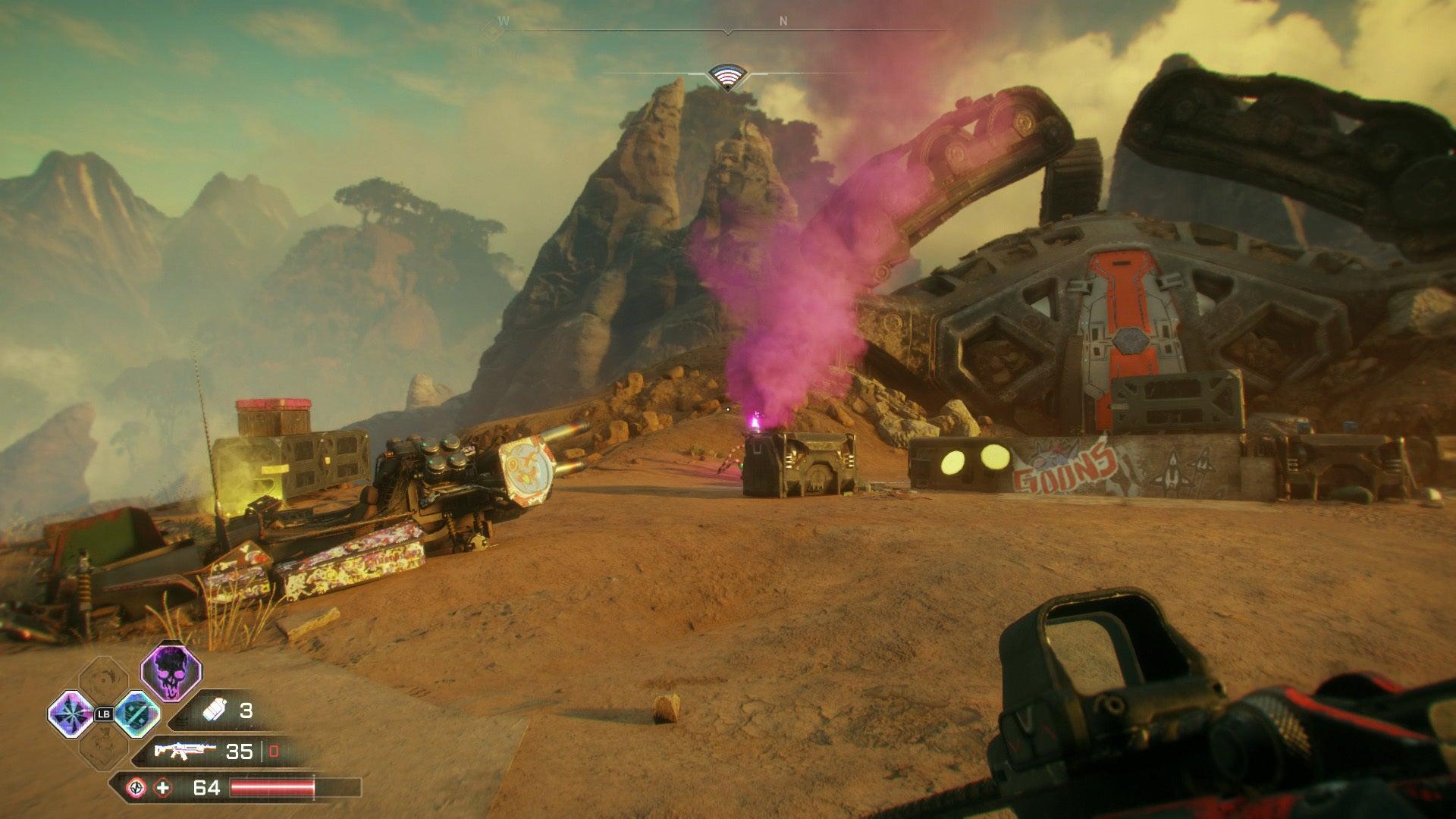Viewport: 1456px width, 819px height.
Task: Click the round red-ringed icon beside health
Action: [136, 788]
